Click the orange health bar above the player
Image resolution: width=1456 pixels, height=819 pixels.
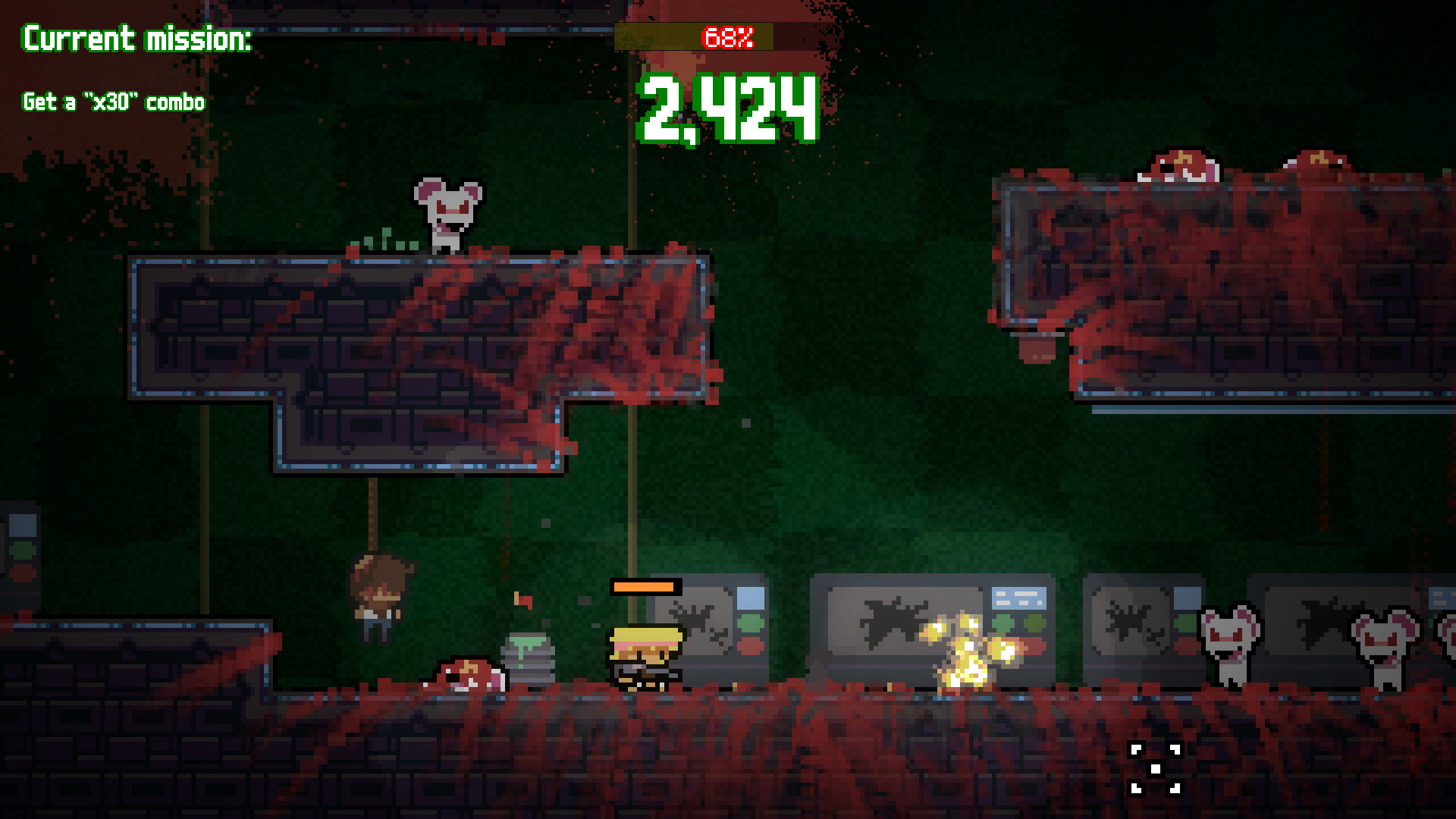coord(643,587)
